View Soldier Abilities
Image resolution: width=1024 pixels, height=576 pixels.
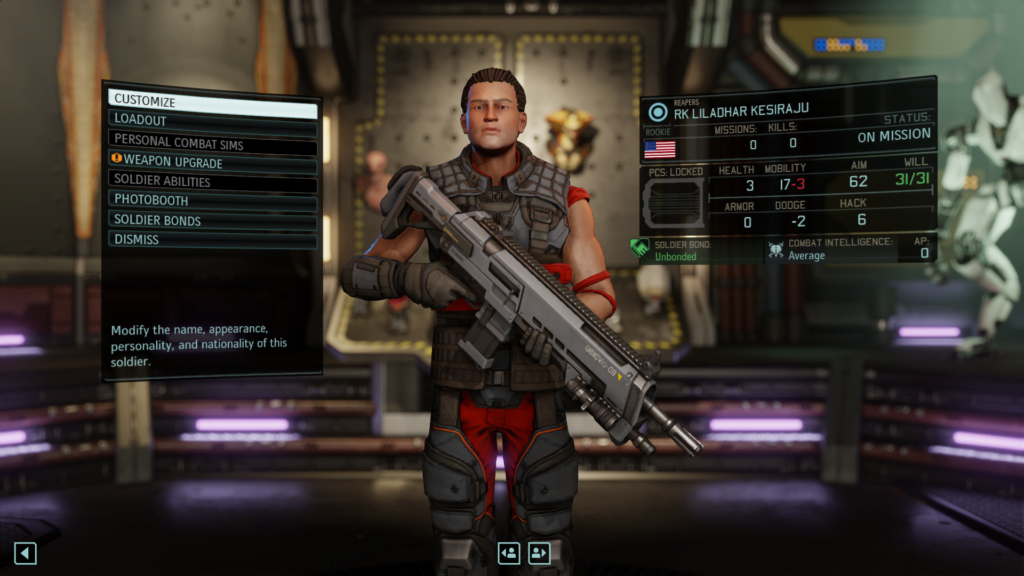click(212, 182)
